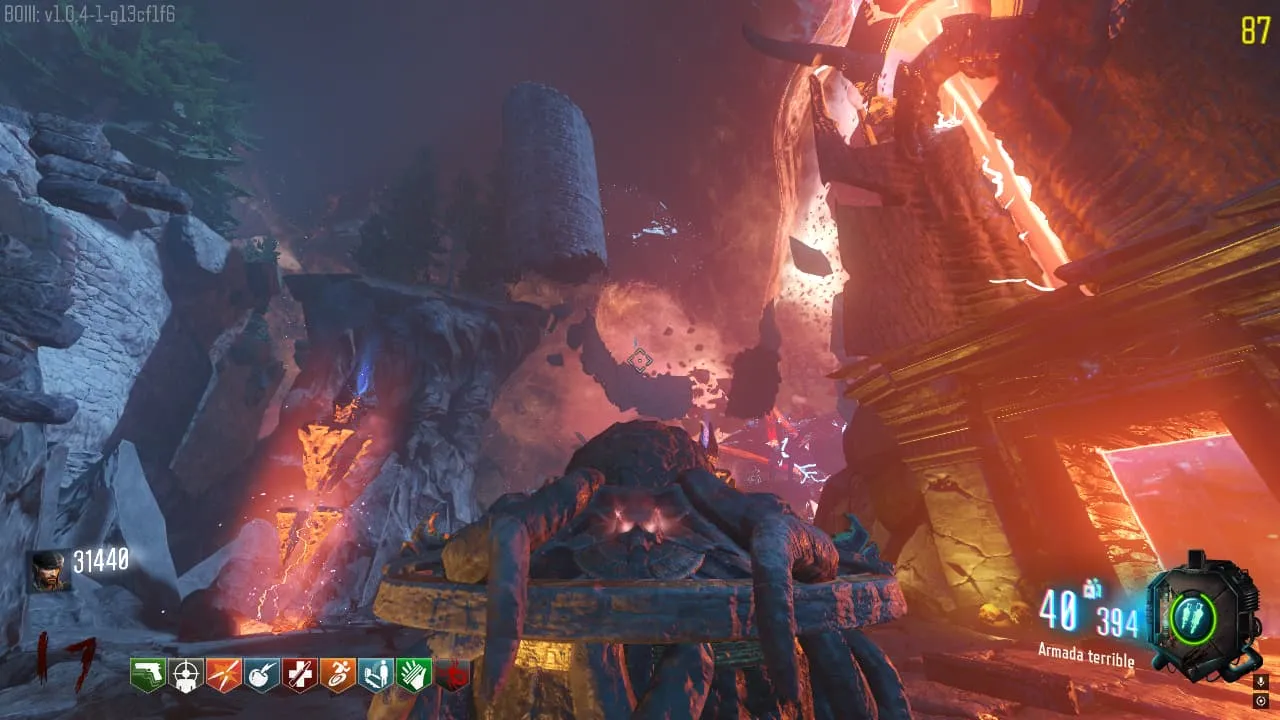Click the Stamin-Up running figure perk icon
The height and width of the screenshot is (720, 1280).
(337, 675)
